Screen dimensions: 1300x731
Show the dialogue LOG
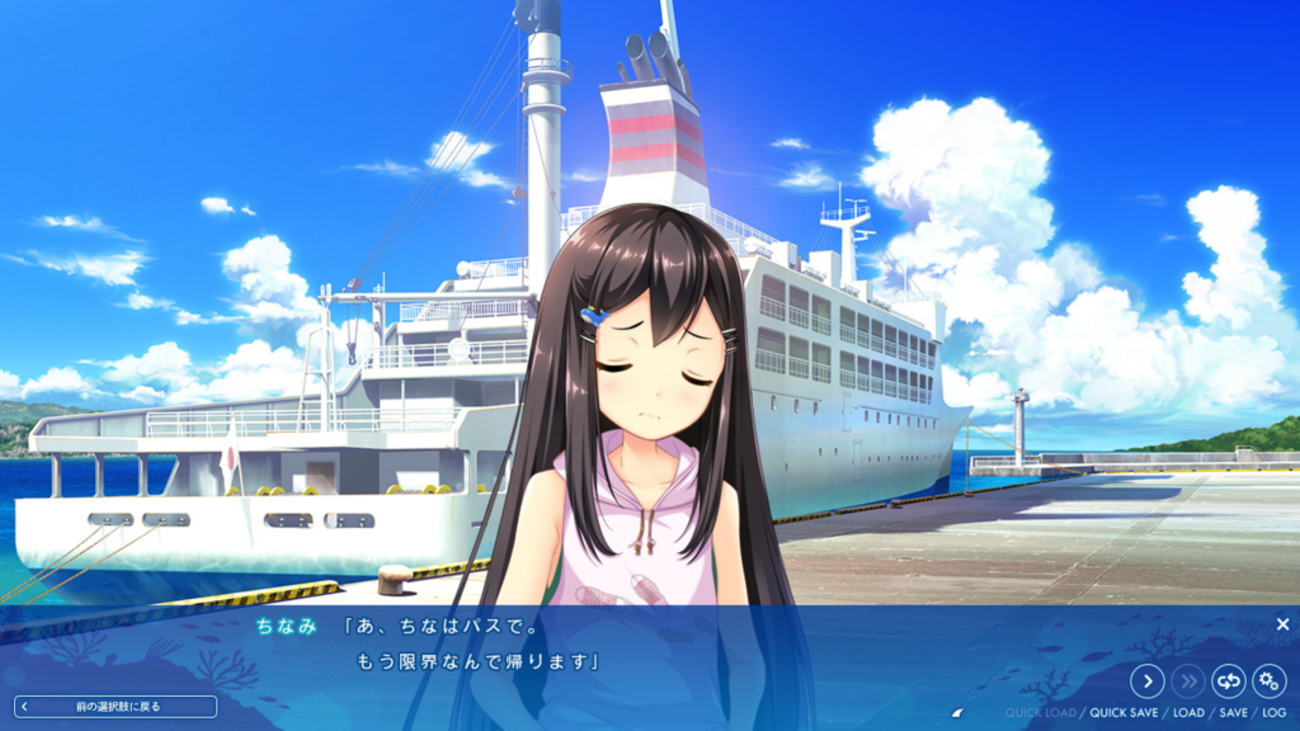tap(1274, 713)
